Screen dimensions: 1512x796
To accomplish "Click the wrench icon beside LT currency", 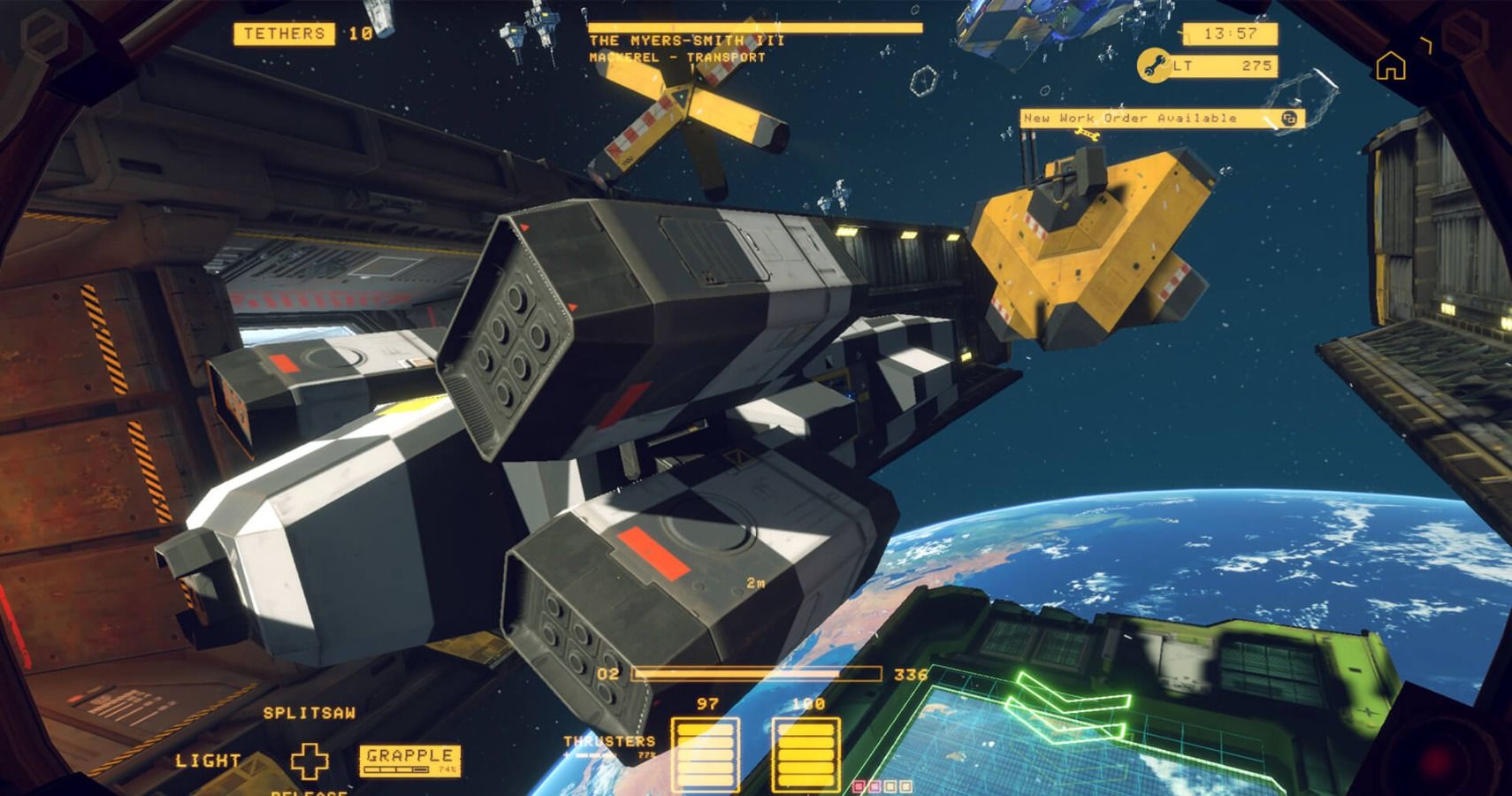I will coord(1155,64).
